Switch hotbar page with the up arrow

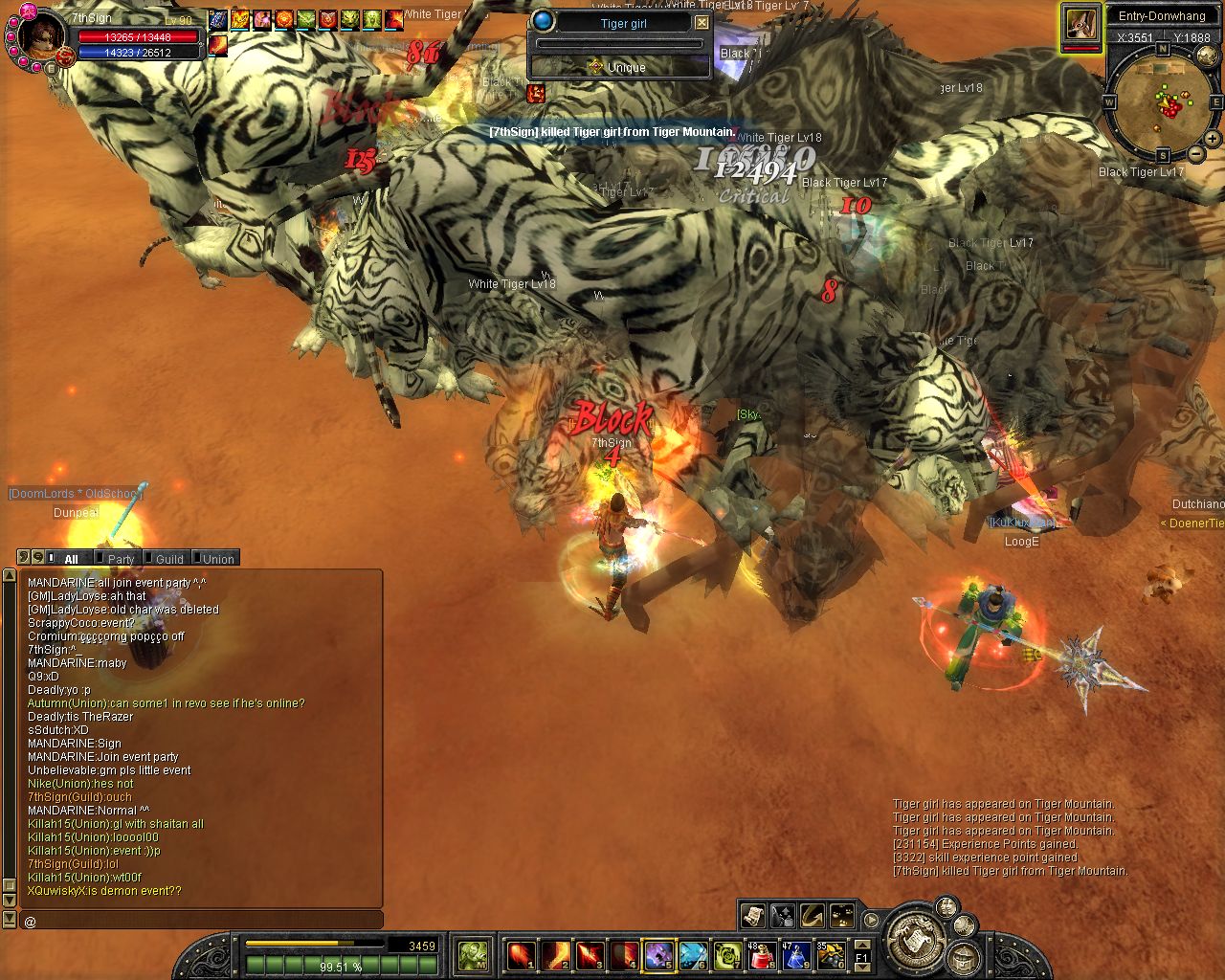click(x=861, y=945)
